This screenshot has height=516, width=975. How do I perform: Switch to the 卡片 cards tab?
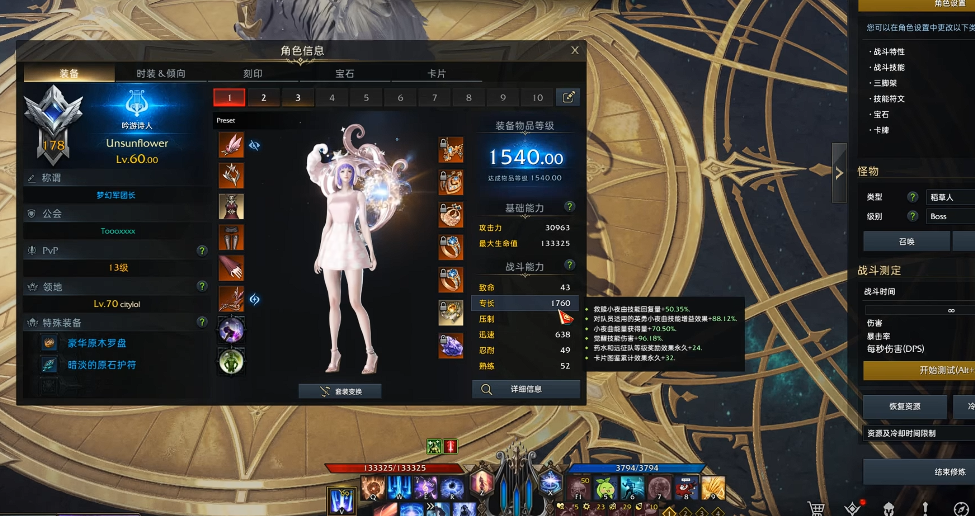point(437,73)
